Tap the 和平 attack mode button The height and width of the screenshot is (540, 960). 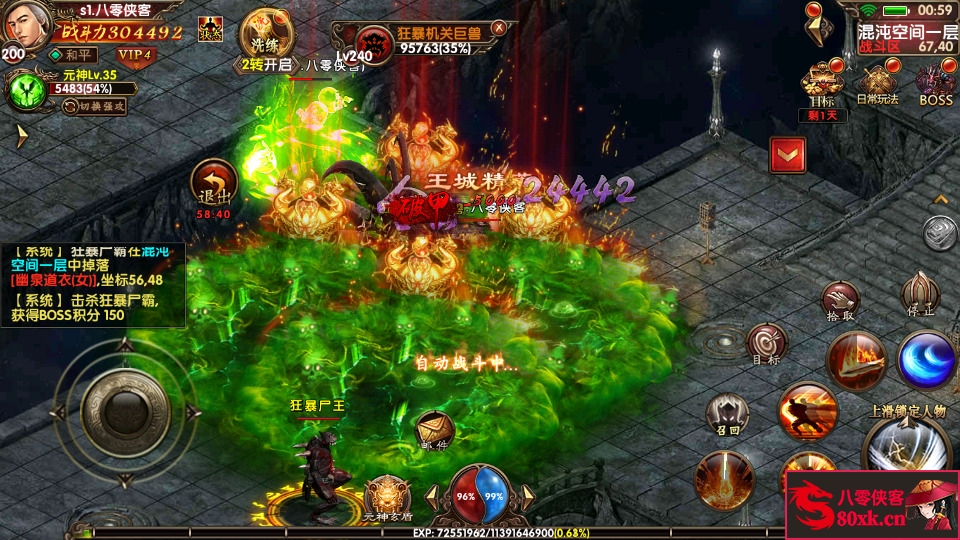(x=76, y=54)
